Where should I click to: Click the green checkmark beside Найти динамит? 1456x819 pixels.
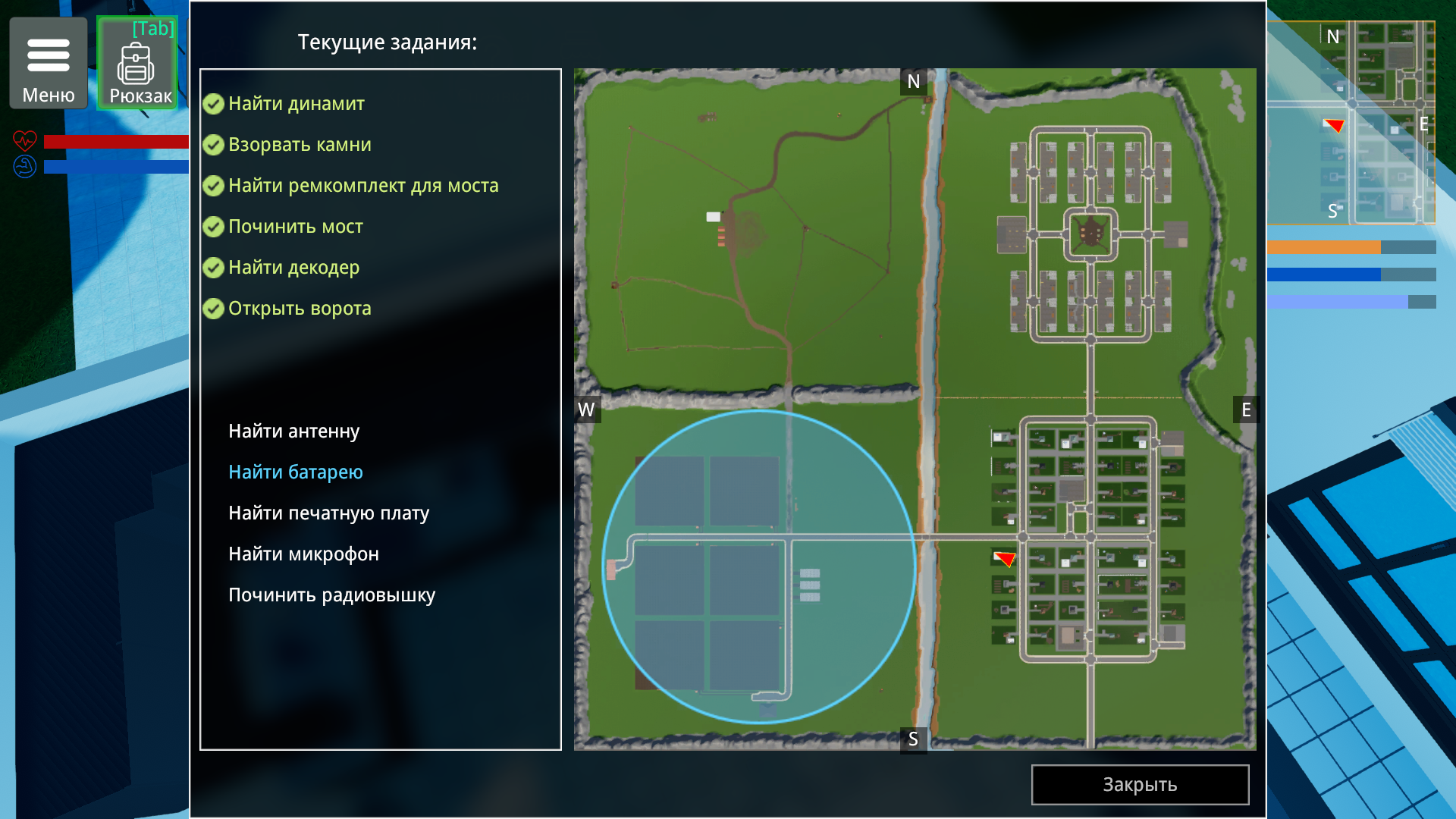pos(213,105)
